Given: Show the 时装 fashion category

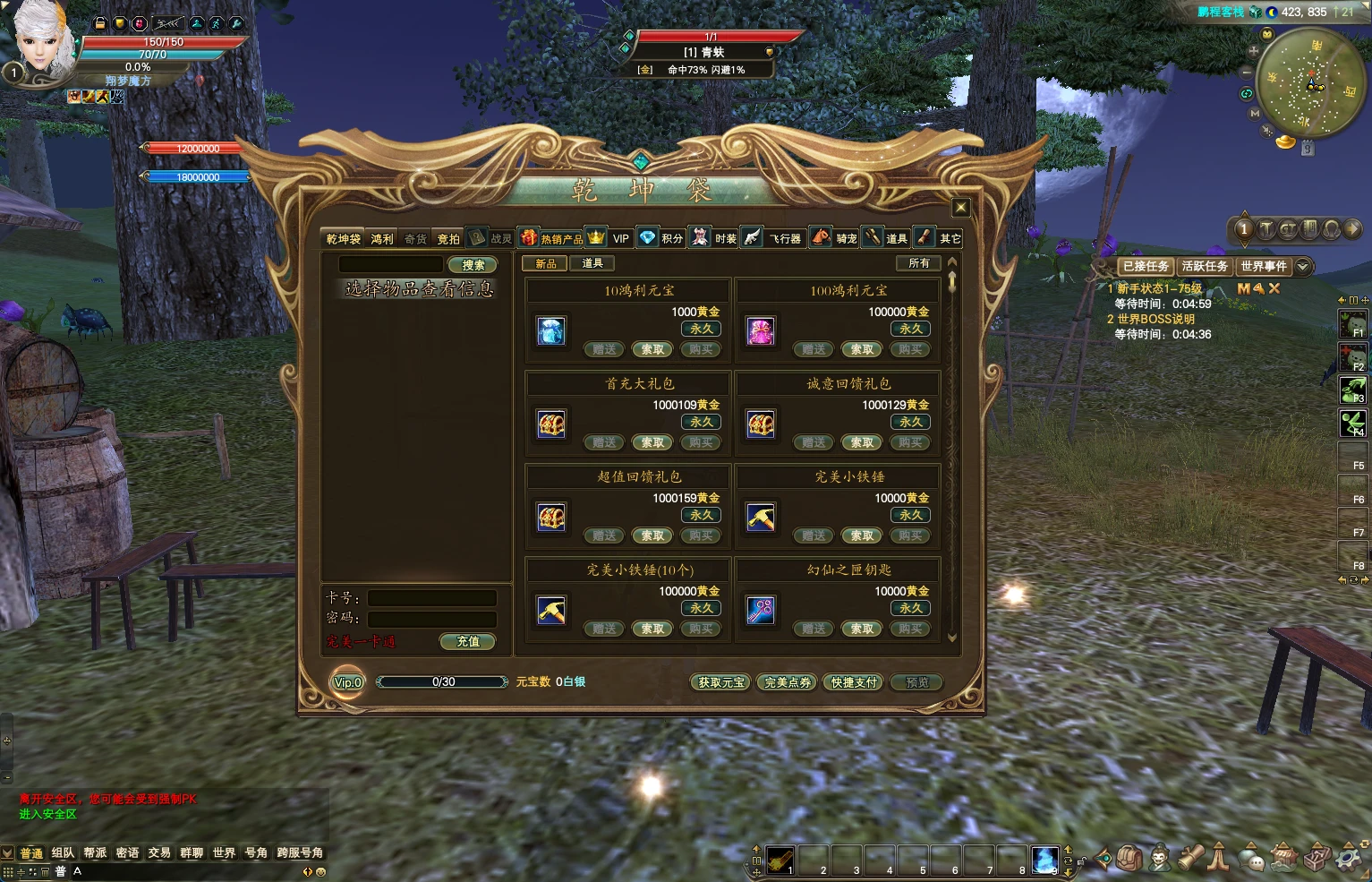Looking at the screenshot, I should point(714,238).
